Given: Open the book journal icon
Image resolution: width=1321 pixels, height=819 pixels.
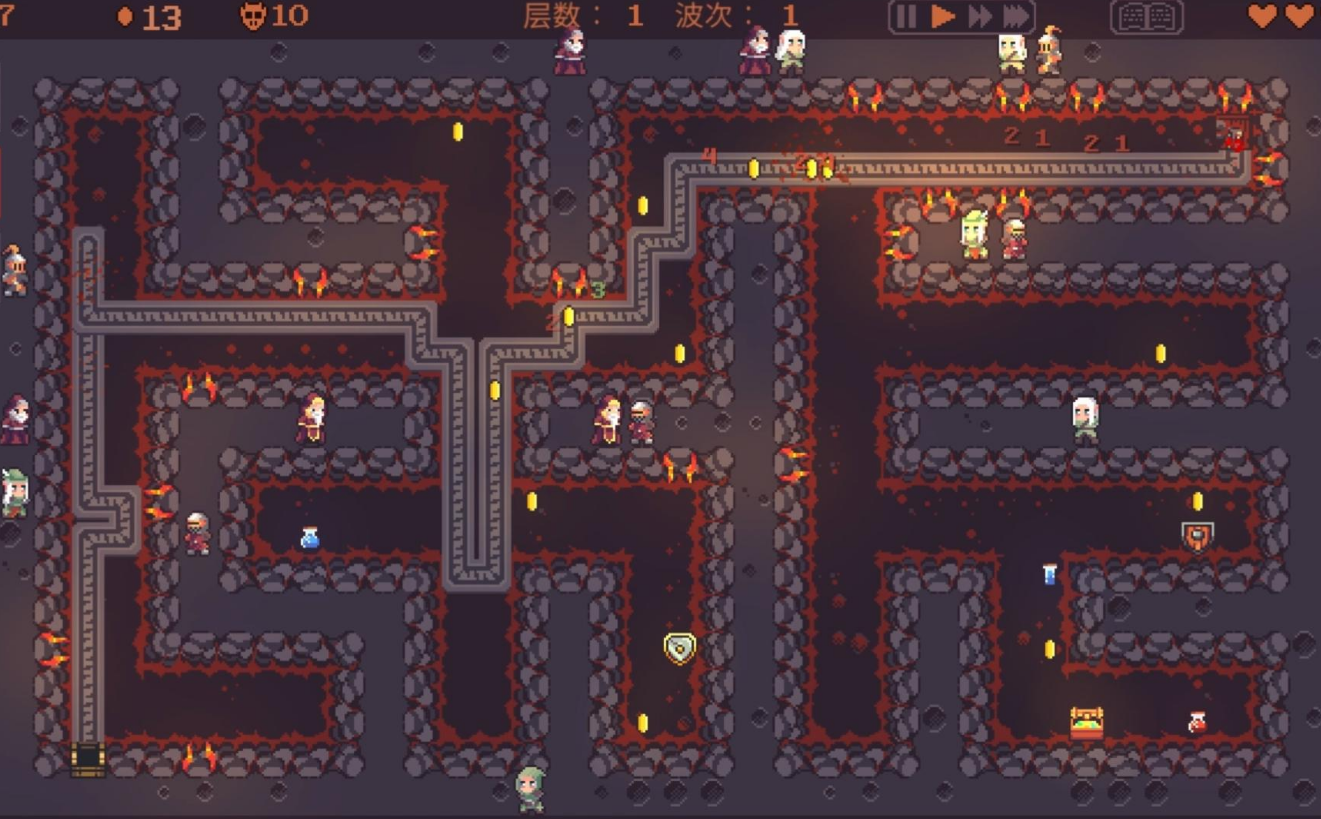Looking at the screenshot, I should point(1147,17).
